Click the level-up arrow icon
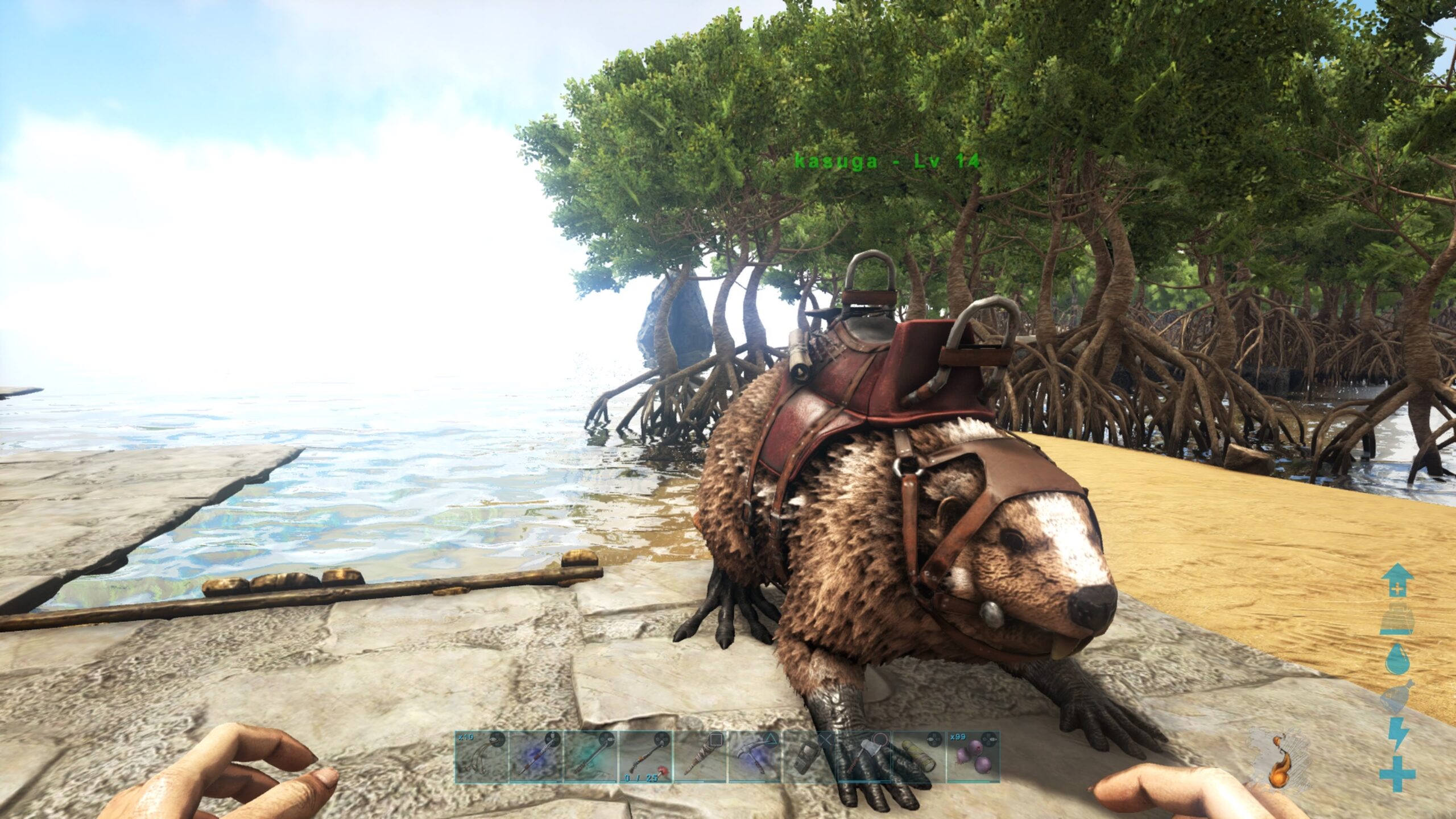Image resolution: width=1456 pixels, height=819 pixels. point(1397,581)
